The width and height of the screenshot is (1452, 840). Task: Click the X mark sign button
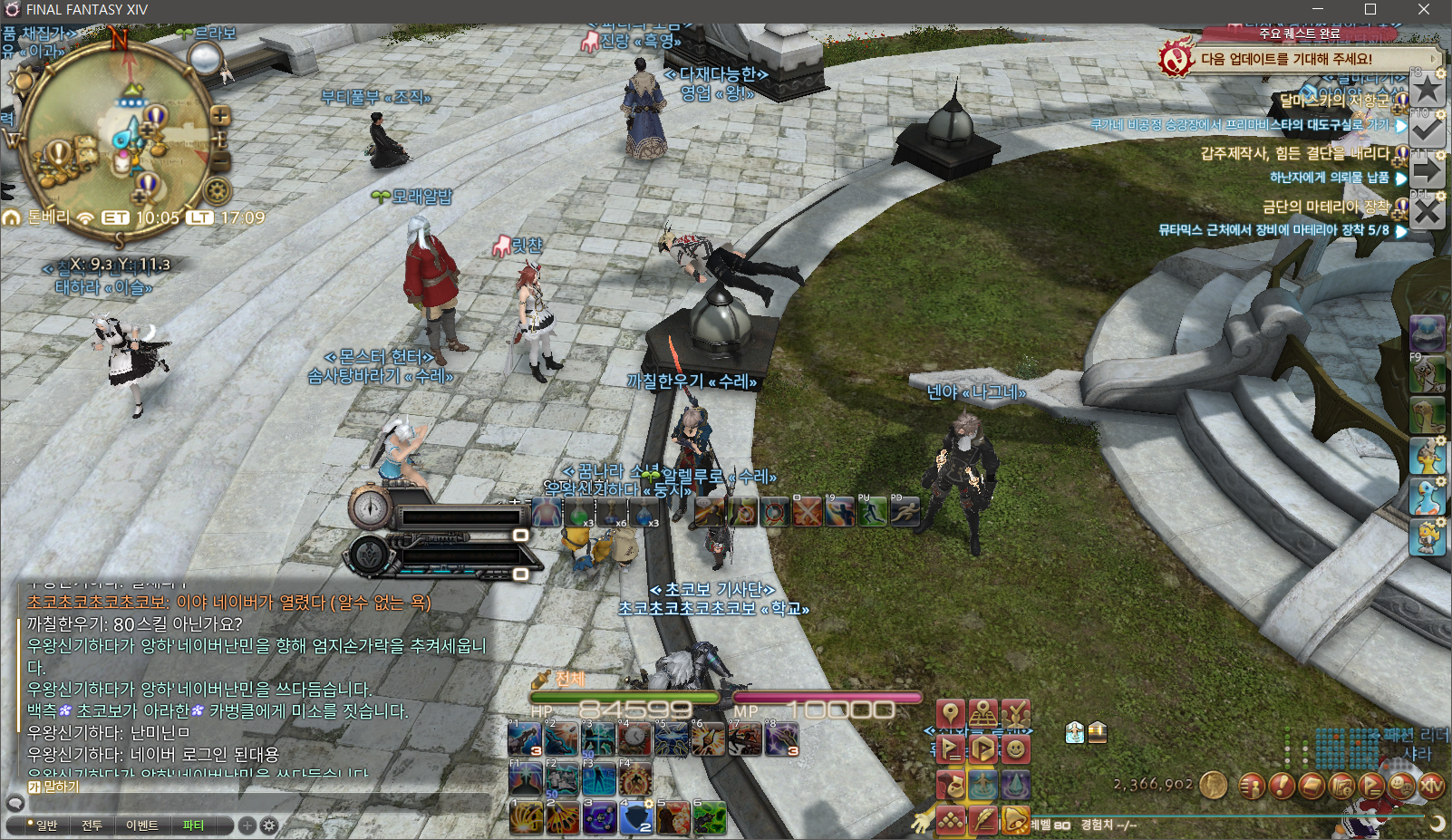pyautogui.click(x=1428, y=212)
